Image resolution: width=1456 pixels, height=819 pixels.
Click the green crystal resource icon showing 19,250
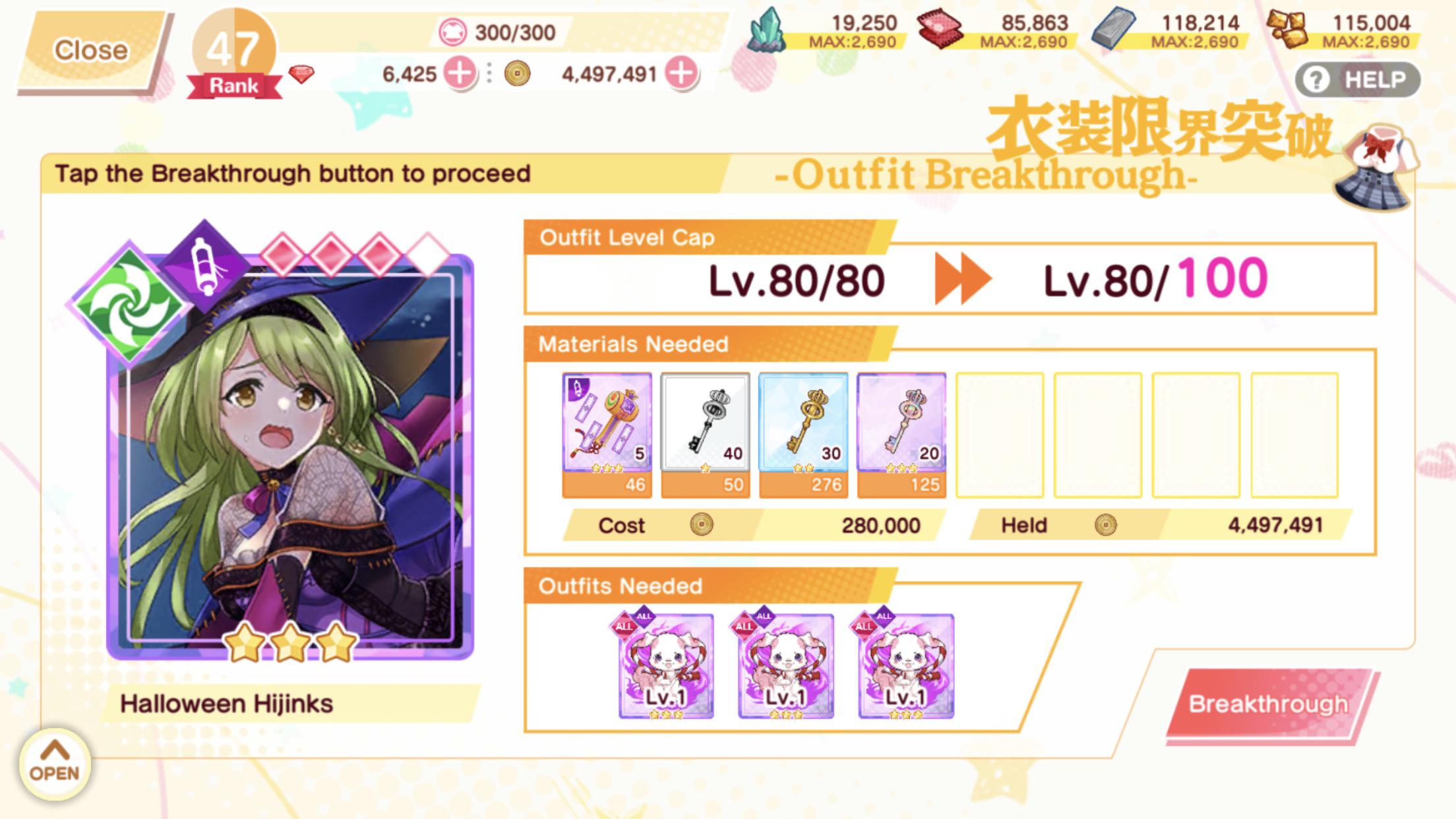pos(769,28)
